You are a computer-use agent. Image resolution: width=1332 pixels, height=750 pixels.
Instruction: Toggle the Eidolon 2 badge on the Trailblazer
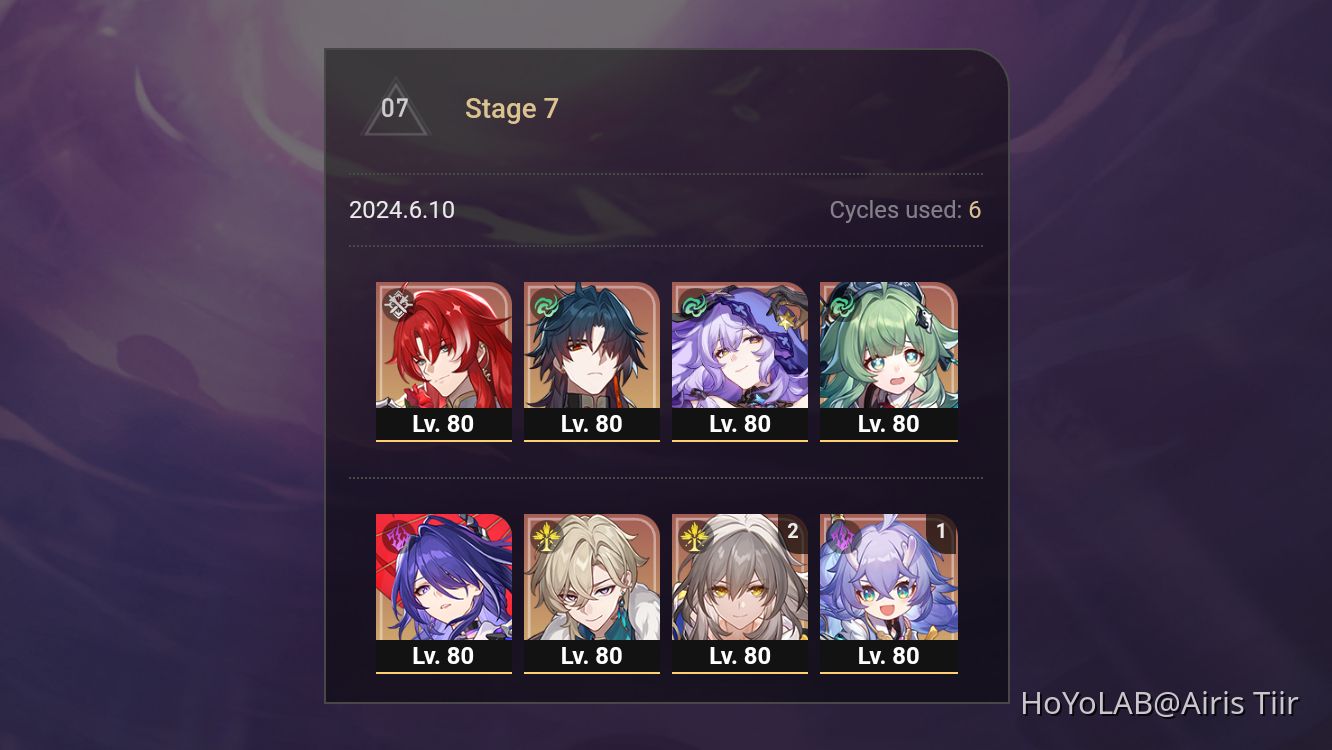pos(792,532)
